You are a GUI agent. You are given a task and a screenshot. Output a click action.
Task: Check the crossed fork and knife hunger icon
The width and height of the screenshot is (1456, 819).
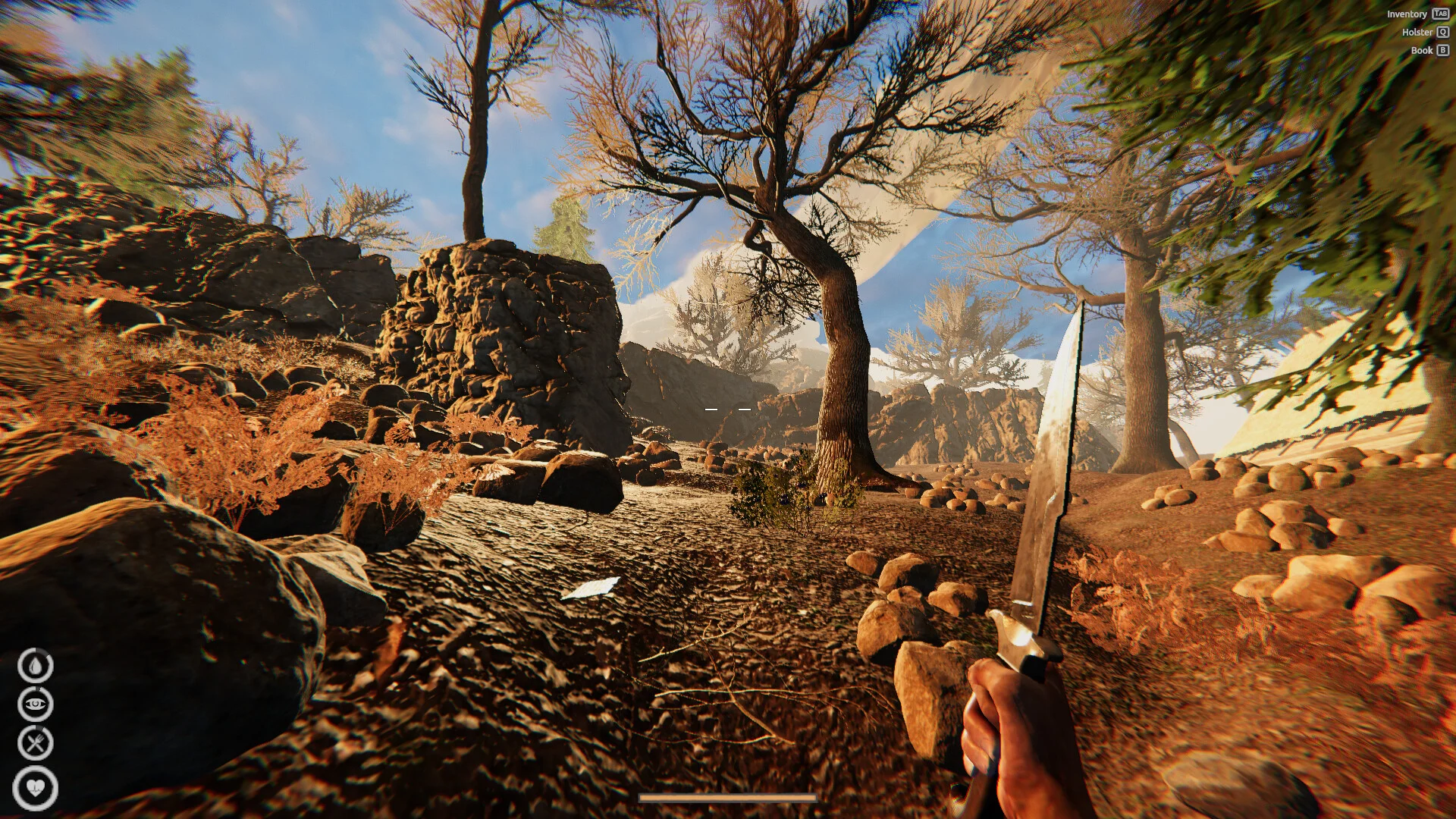click(x=36, y=743)
